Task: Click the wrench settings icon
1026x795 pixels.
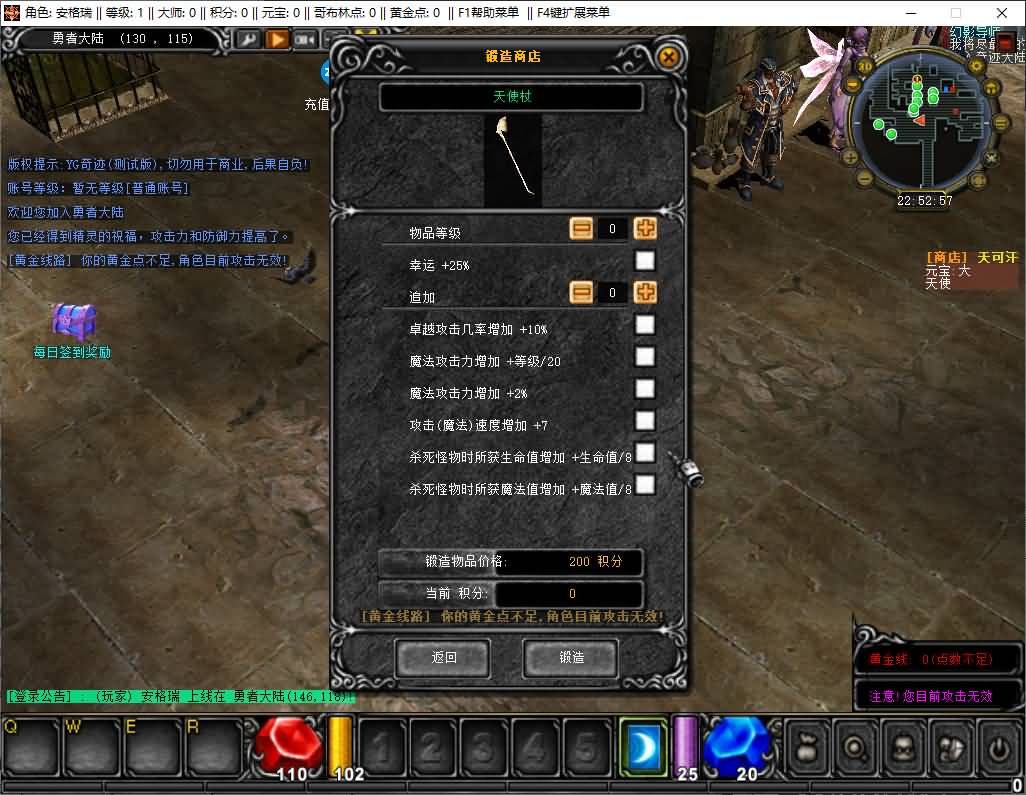Action: 248,39
